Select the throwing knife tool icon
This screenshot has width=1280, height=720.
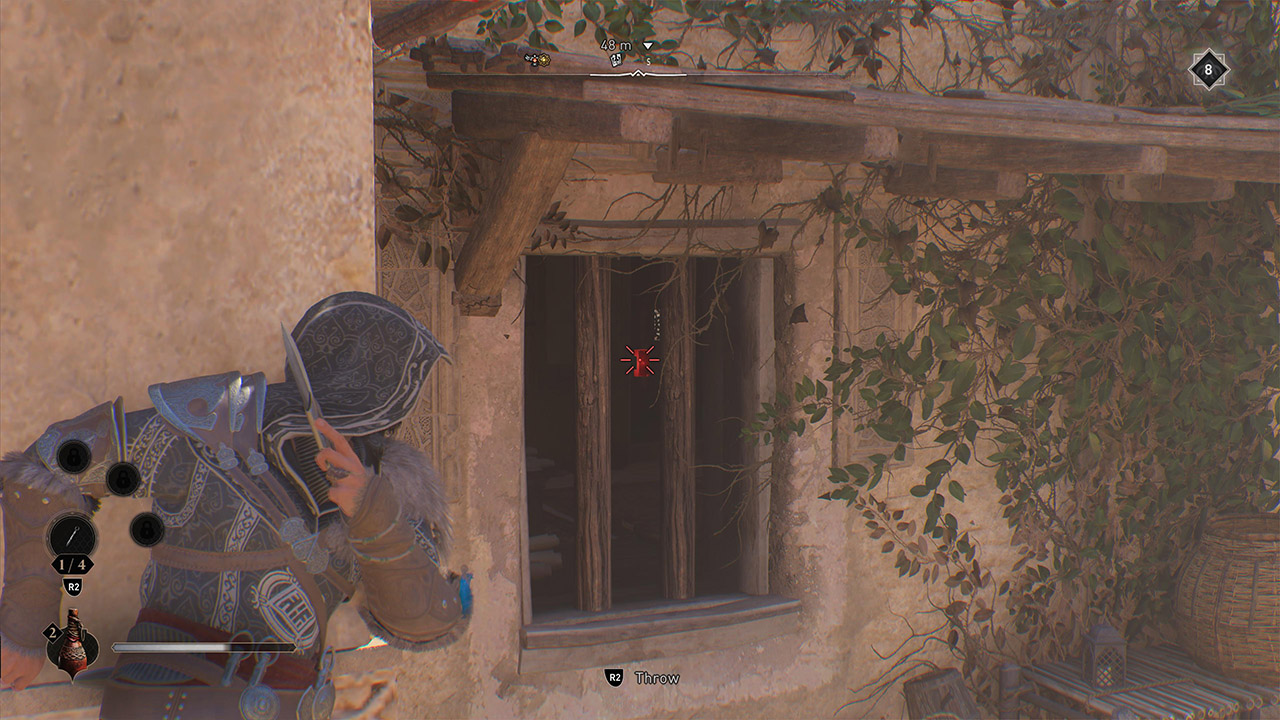tap(73, 535)
